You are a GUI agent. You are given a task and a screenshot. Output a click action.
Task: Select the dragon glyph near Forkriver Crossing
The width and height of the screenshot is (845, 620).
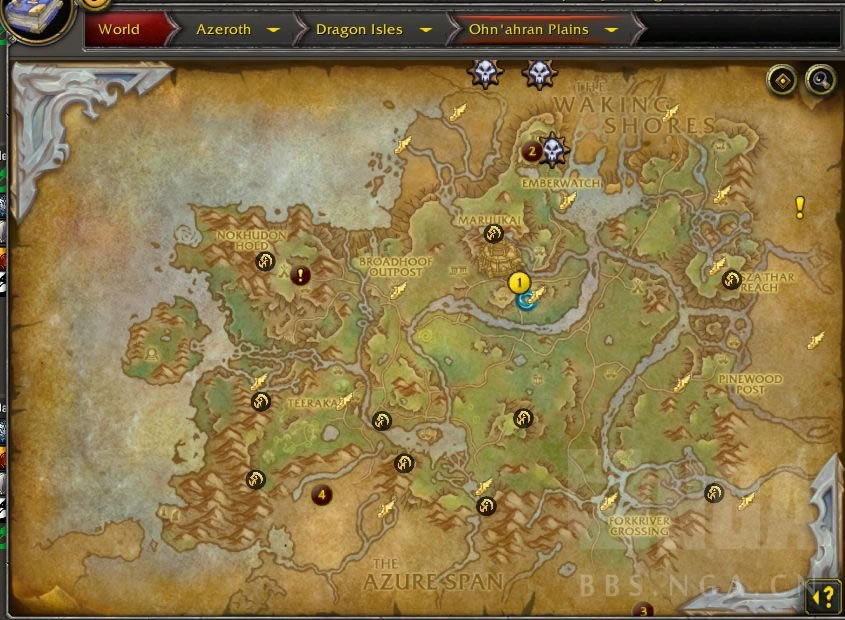(x=714, y=492)
